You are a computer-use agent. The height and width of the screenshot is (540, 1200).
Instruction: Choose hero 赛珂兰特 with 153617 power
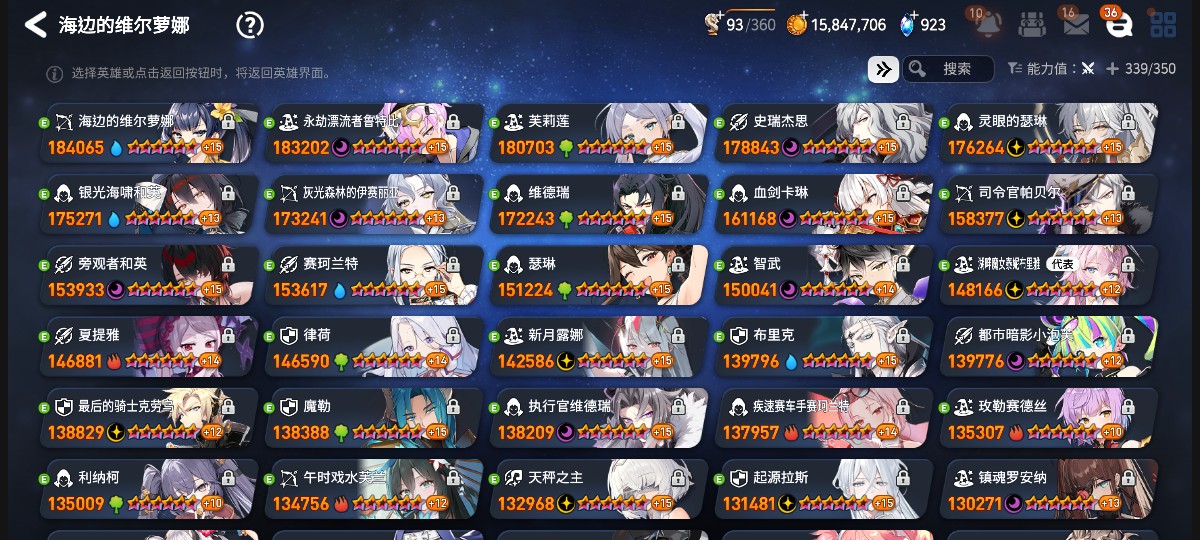(373, 276)
